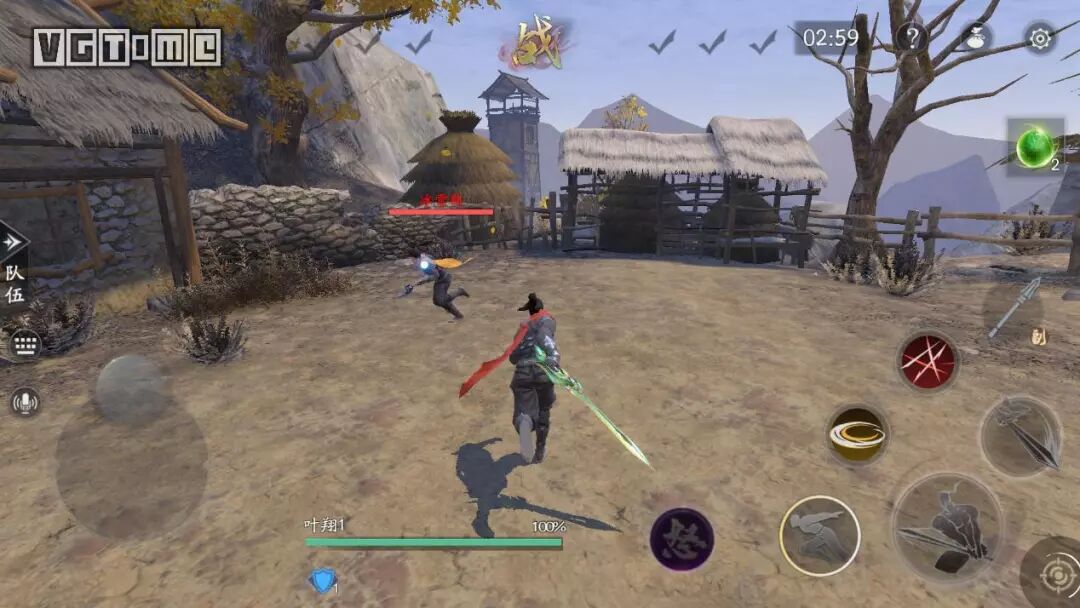
Task: Activate the red slash skill
Action: tap(927, 361)
